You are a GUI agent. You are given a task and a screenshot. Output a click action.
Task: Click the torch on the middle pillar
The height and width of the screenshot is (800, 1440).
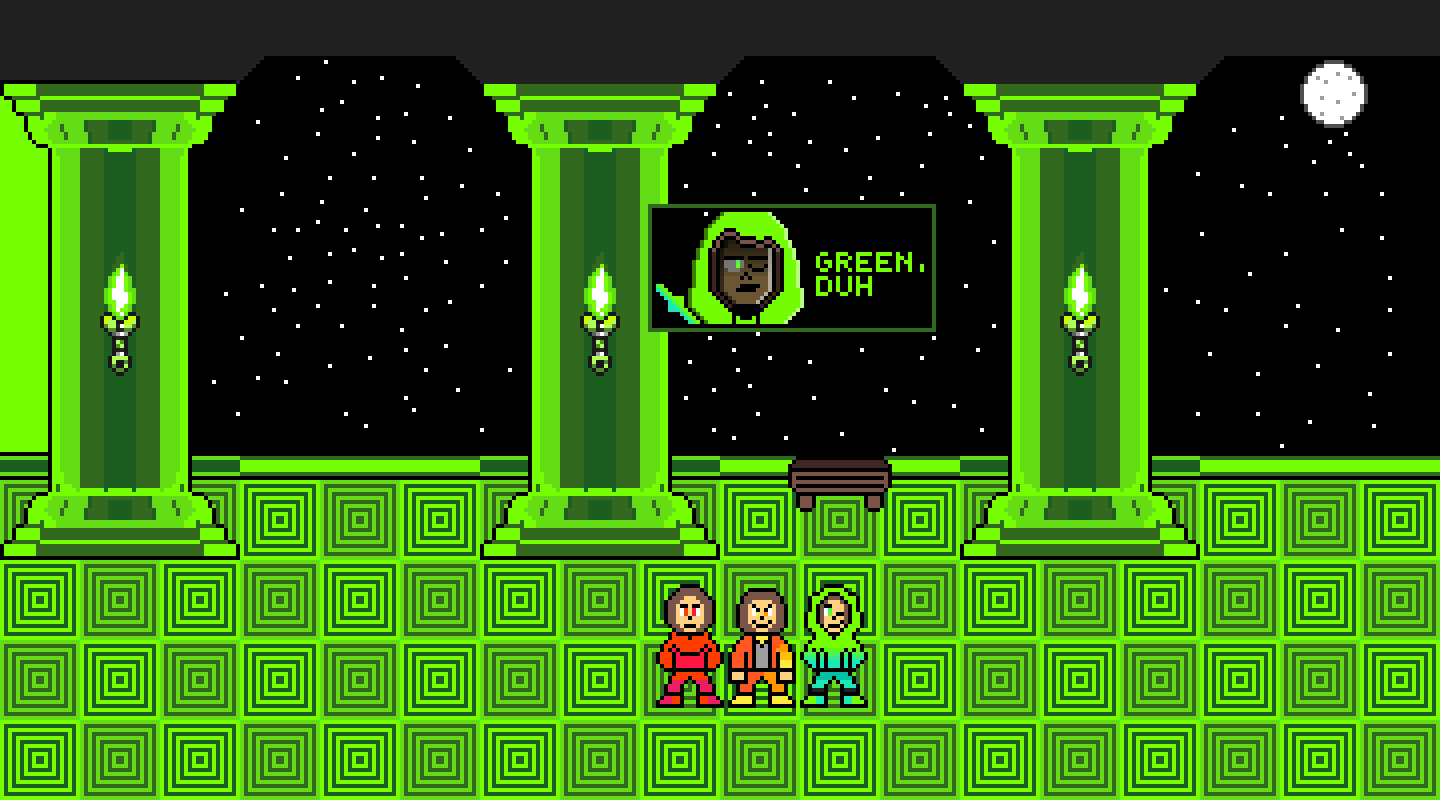tap(600, 320)
